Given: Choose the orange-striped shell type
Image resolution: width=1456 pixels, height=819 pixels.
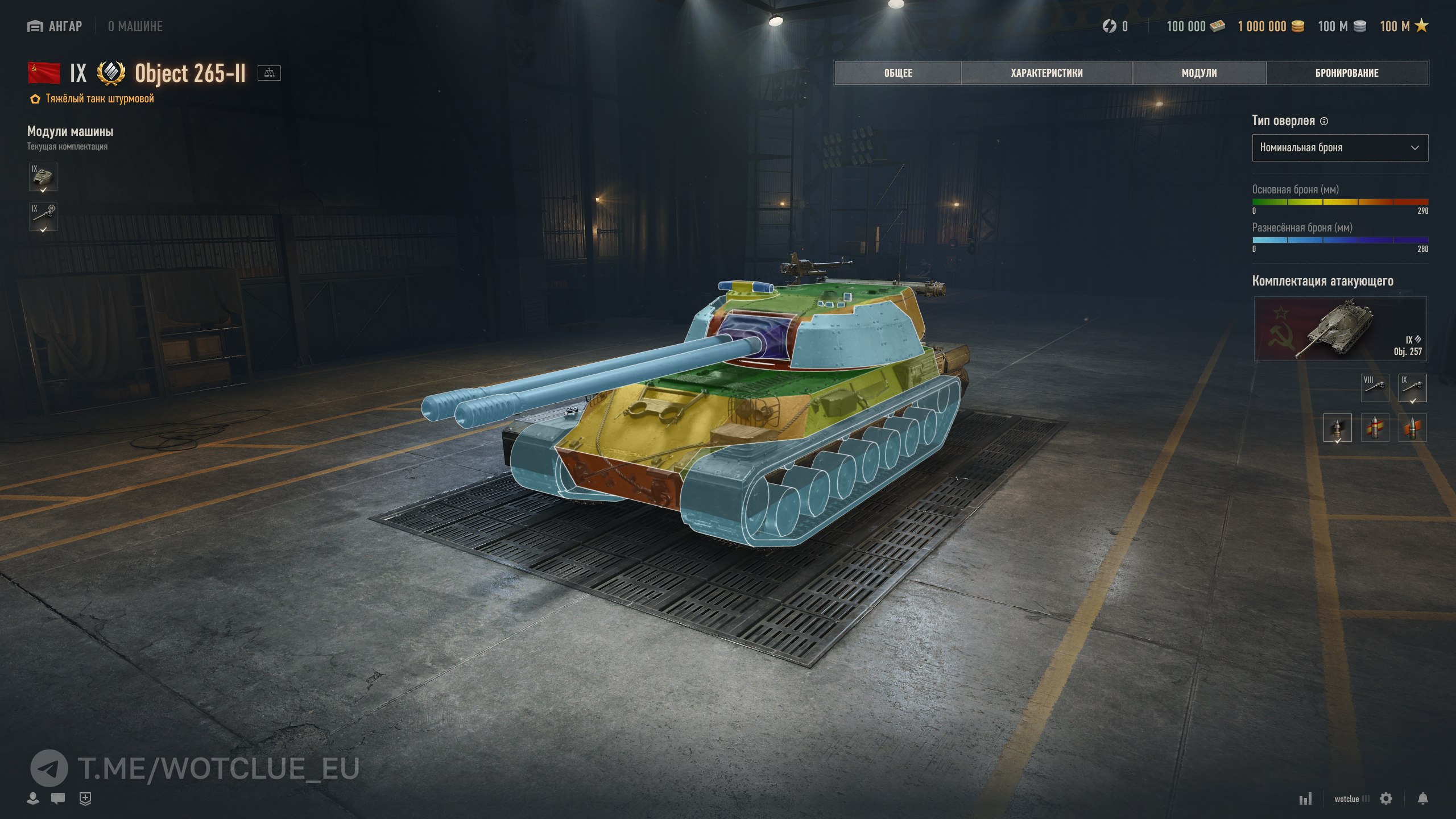Looking at the screenshot, I should [1412, 428].
